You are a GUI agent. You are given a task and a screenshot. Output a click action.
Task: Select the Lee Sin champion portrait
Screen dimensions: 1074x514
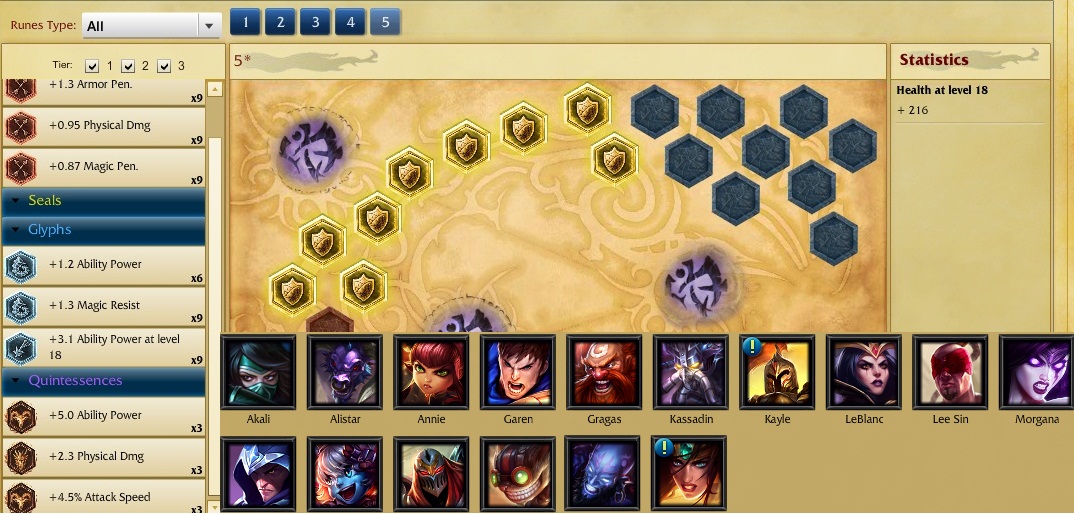950,372
